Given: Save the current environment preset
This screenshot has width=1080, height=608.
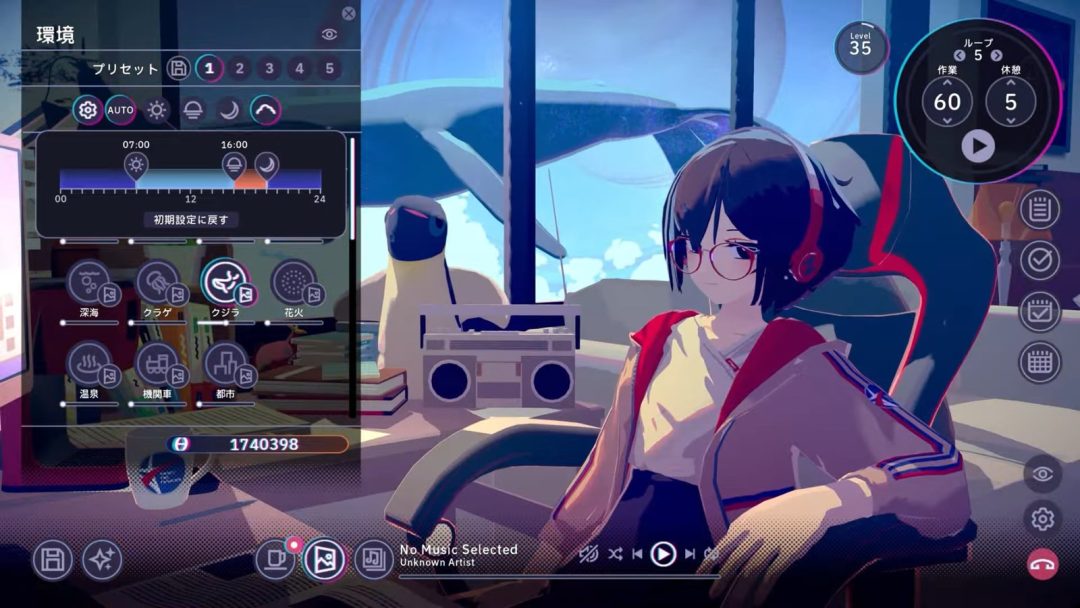Looking at the screenshot, I should click(178, 68).
